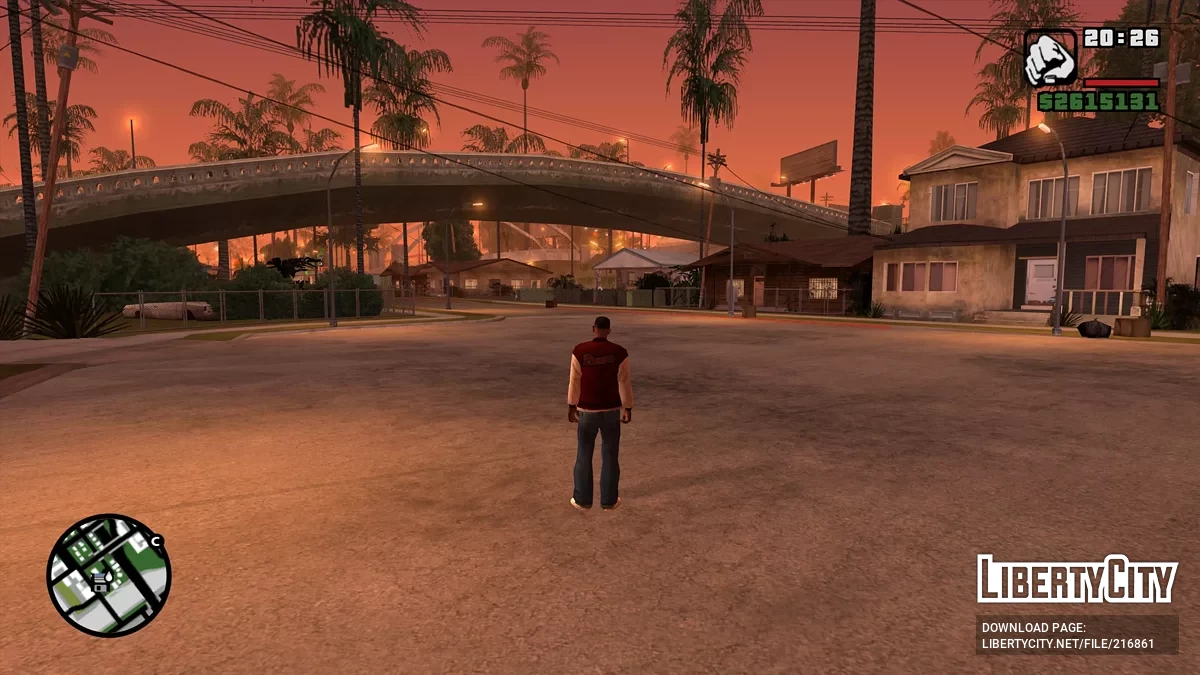Screen dimensions: 1200x675
Task: Open the circular radar minimap
Action: pos(109,575)
